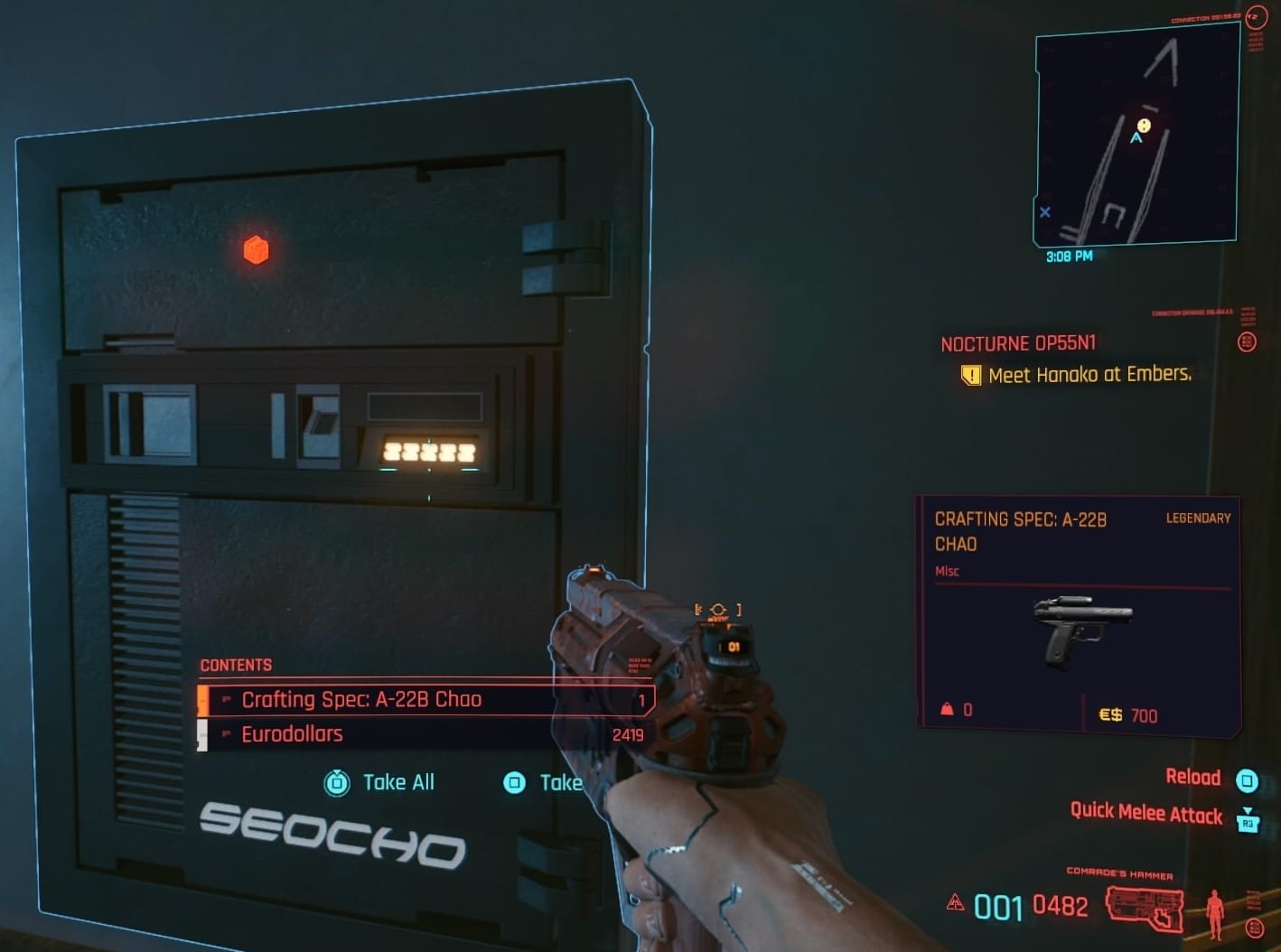Click the red loot cube marker on the safe
Image resolution: width=1281 pixels, height=952 pixels.
pyautogui.click(x=257, y=250)
